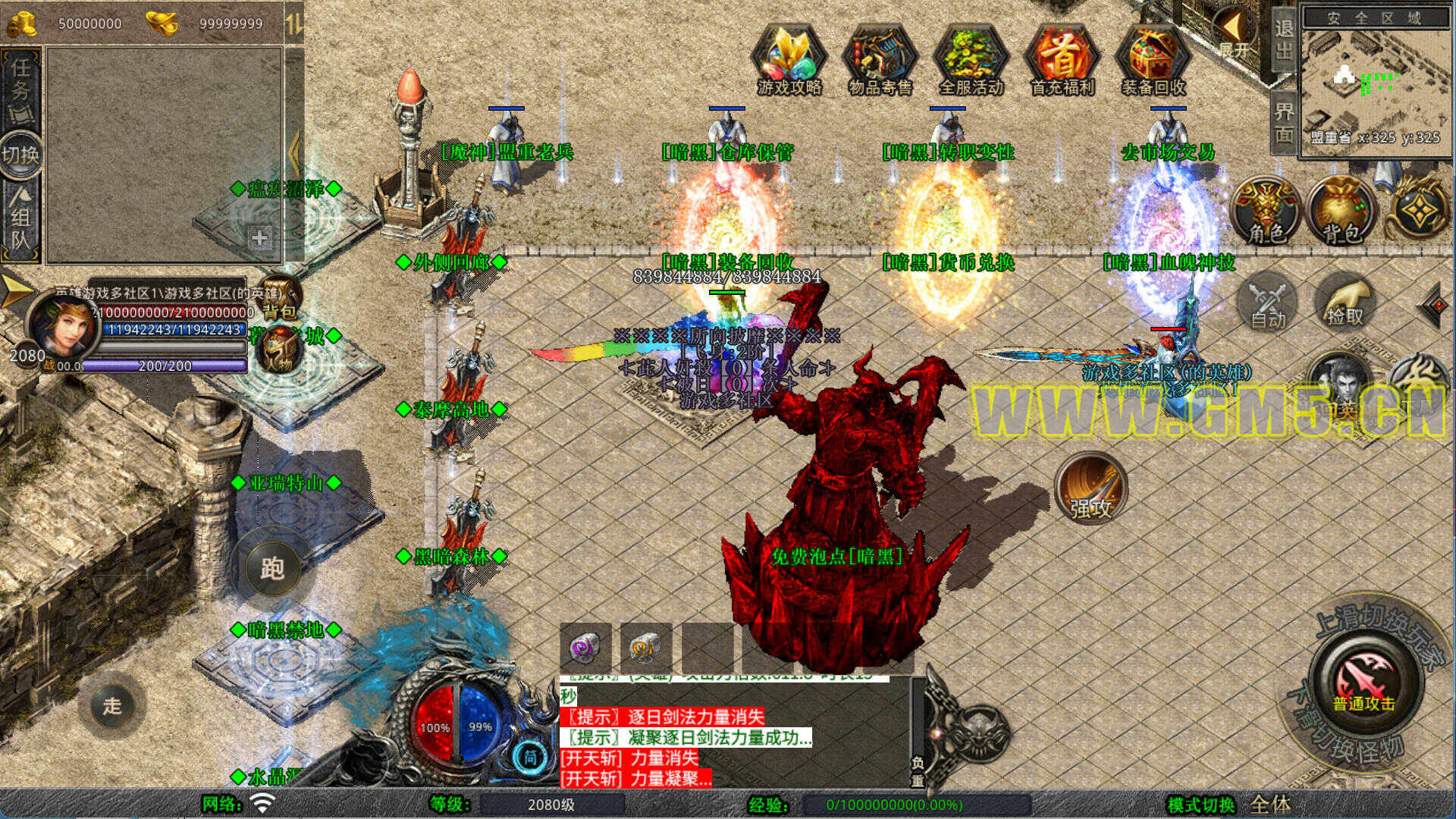Activate the 强攻 power attack skill

click(1090, 489)
